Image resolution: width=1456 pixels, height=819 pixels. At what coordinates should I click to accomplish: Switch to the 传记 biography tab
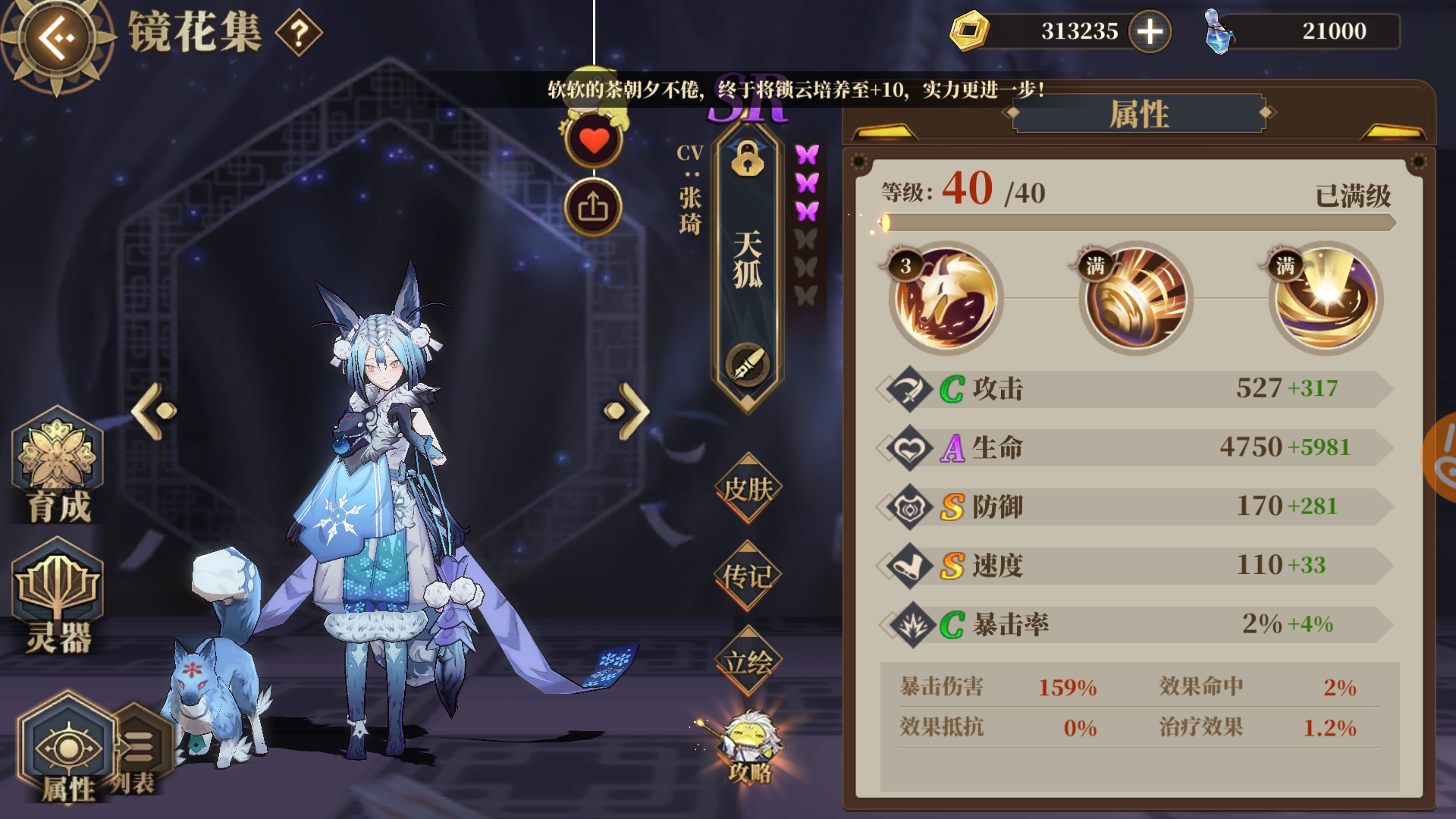coord(747,576)
